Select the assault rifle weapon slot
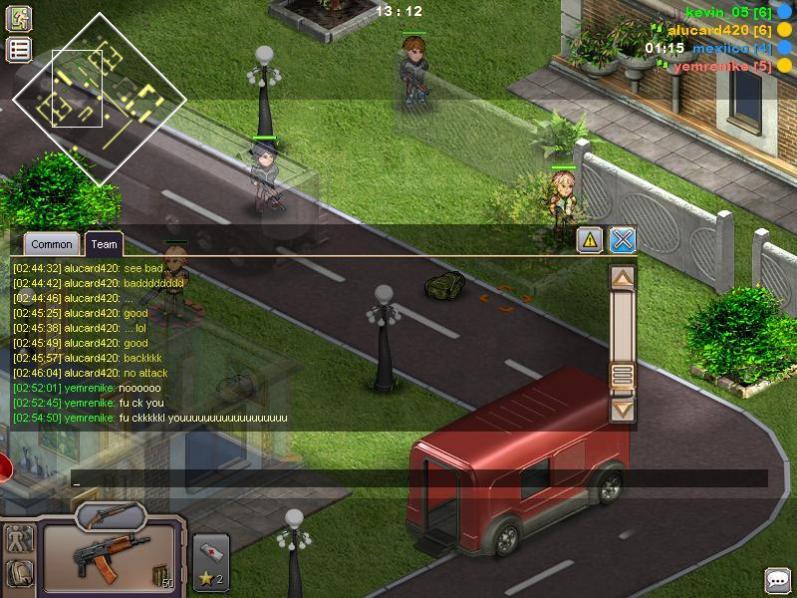 tap(110, 556)
